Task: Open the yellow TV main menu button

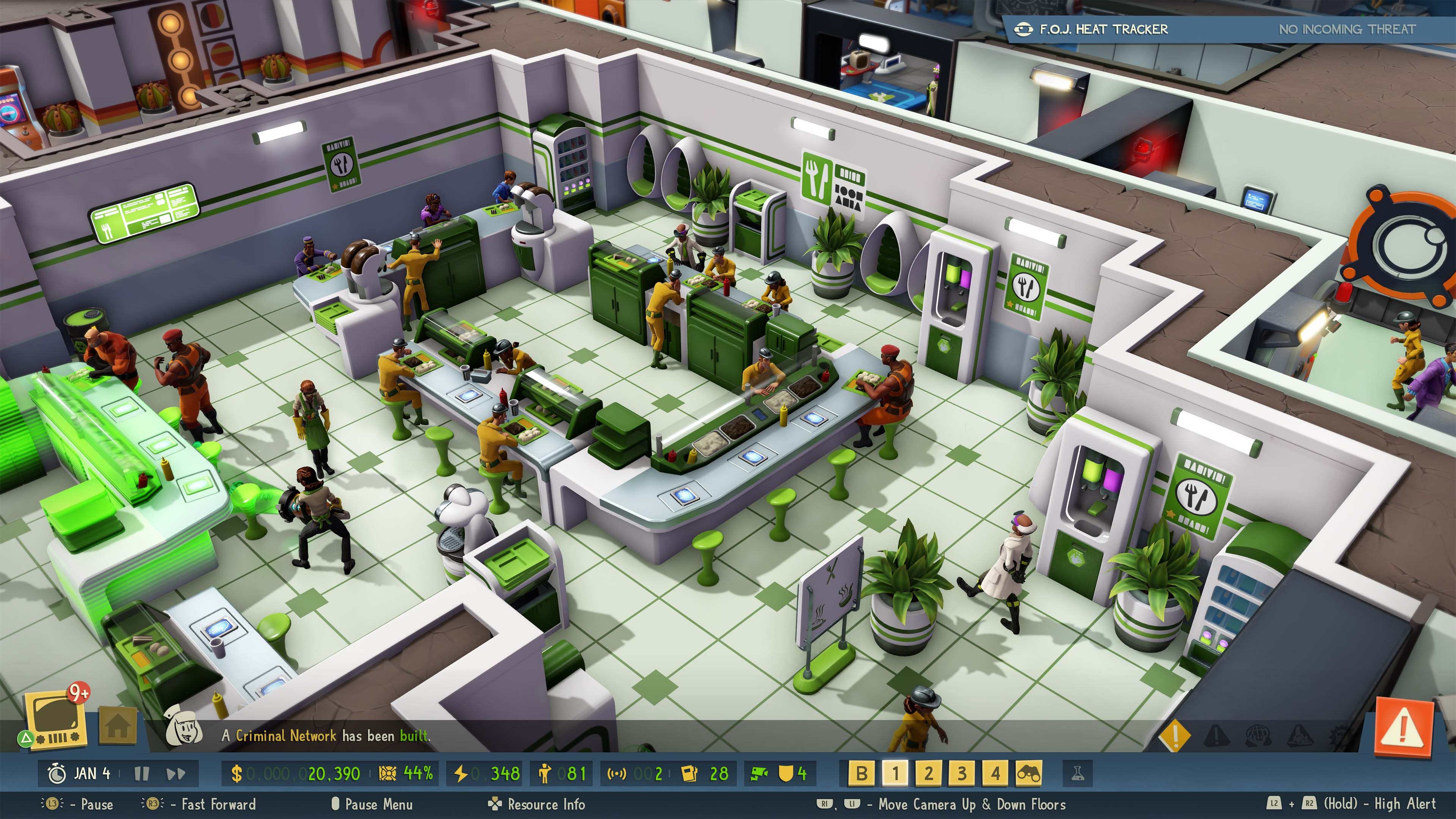Action: pyautogui.click(x=55, y=721)
